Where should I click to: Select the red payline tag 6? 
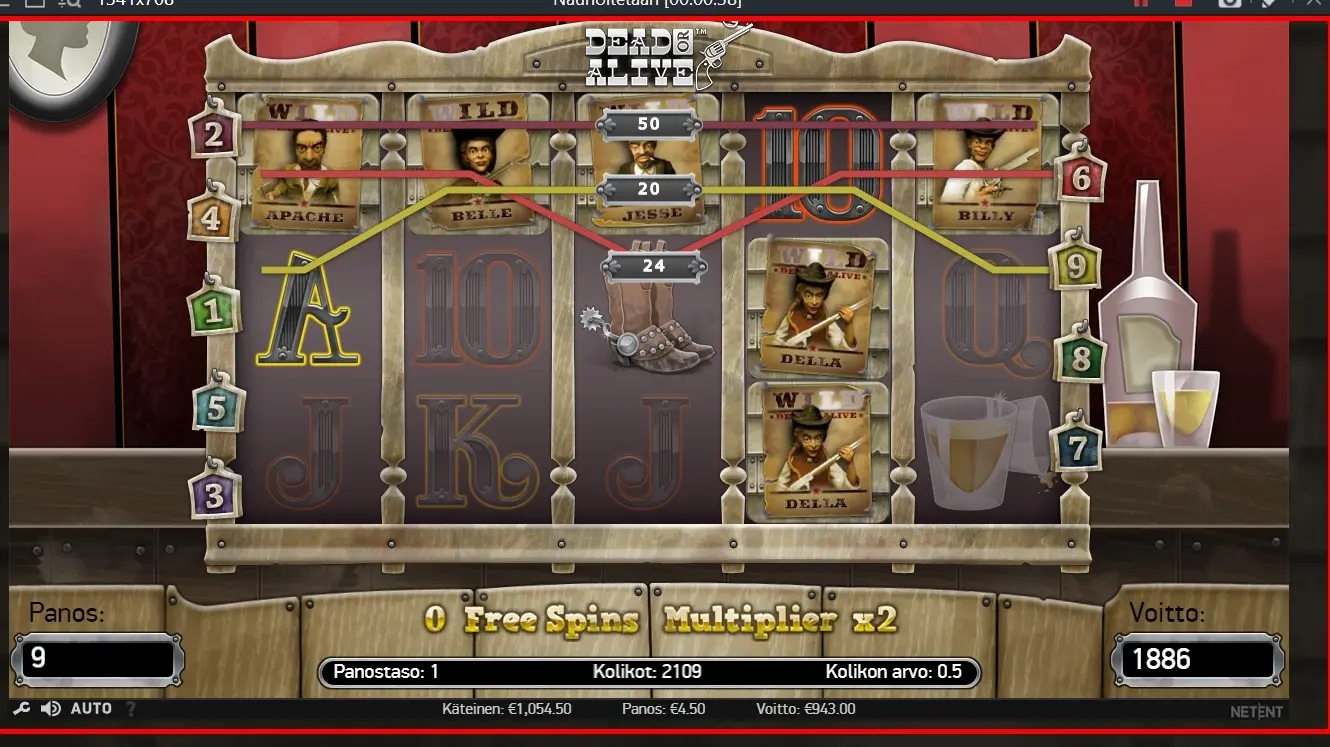(1081, 178)
